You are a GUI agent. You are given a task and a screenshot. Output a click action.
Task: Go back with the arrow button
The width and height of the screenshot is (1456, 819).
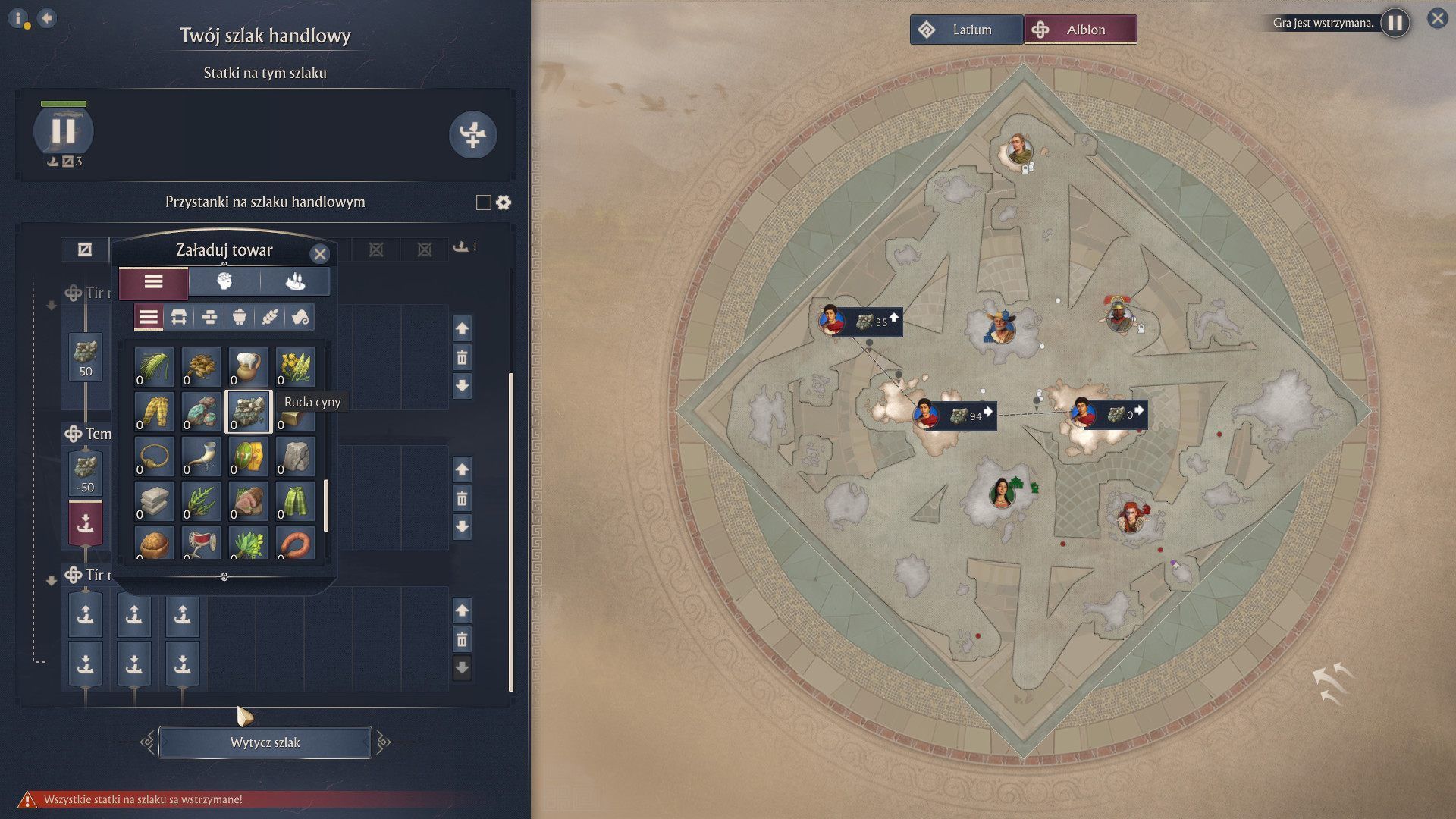coord(47,18)
